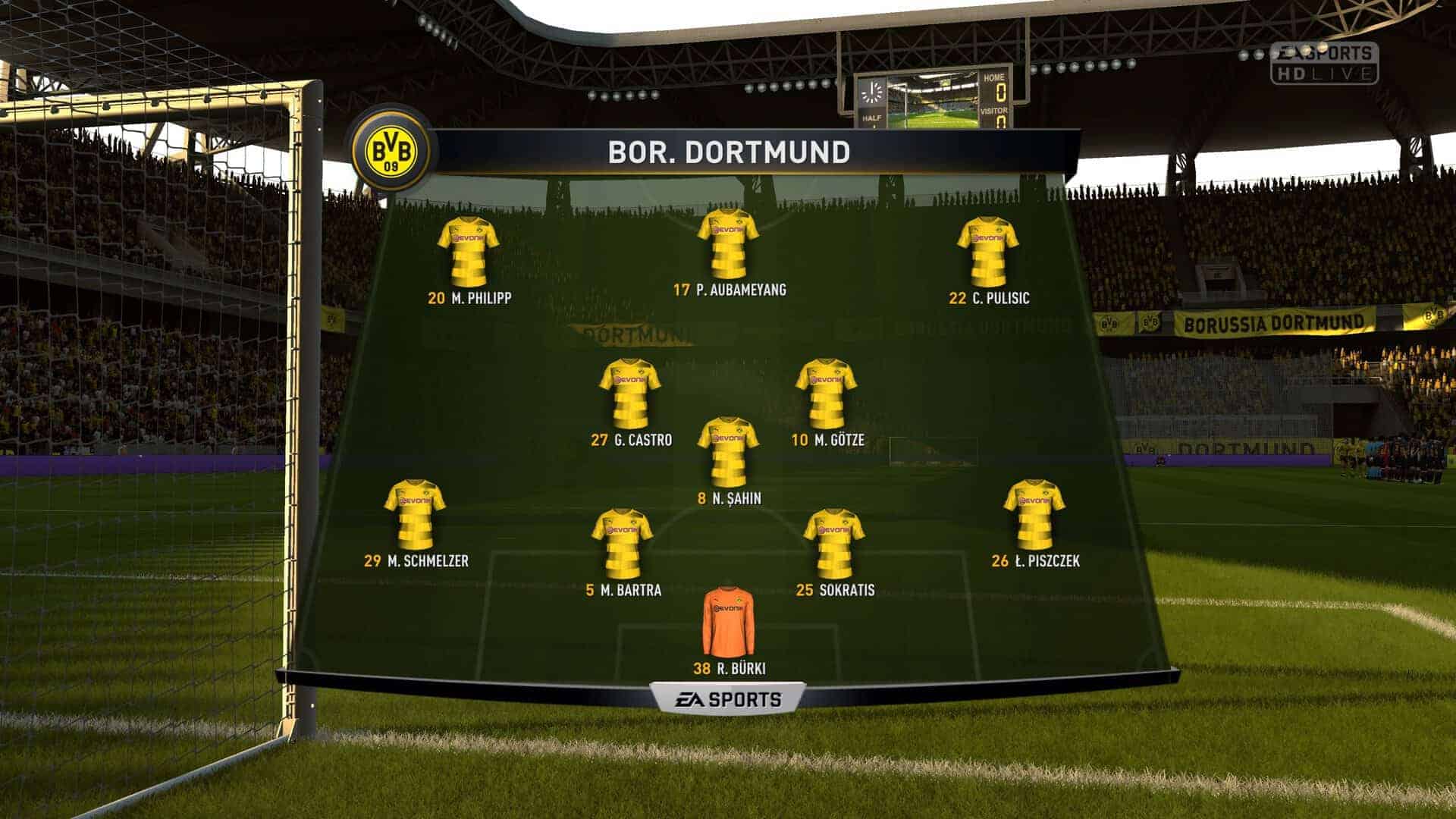Viewport: 1456px width, 819px height.
Task: Choose P. Aubameyang's striker shirt
Action: [728, 243]
